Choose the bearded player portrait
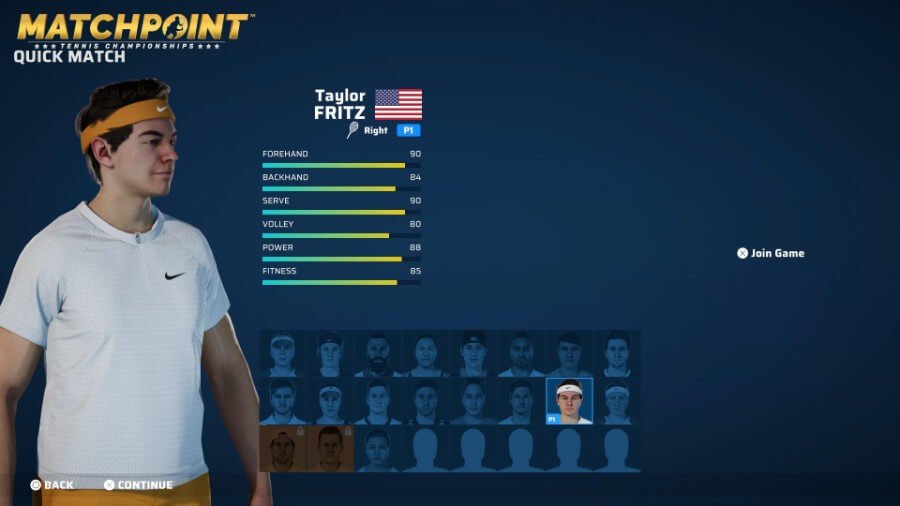 (x=378, y=354)
